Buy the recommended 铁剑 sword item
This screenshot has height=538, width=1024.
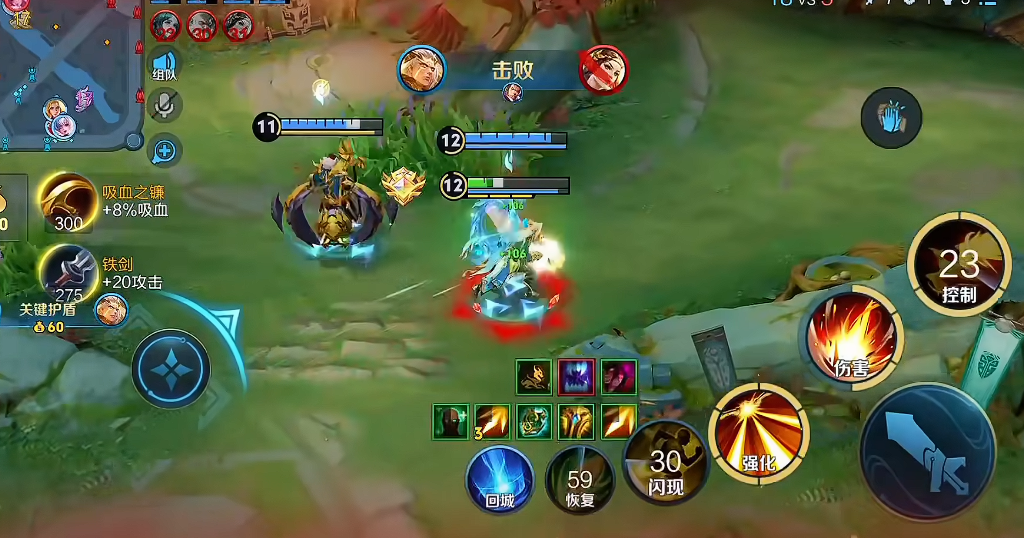tap(68, 273)
